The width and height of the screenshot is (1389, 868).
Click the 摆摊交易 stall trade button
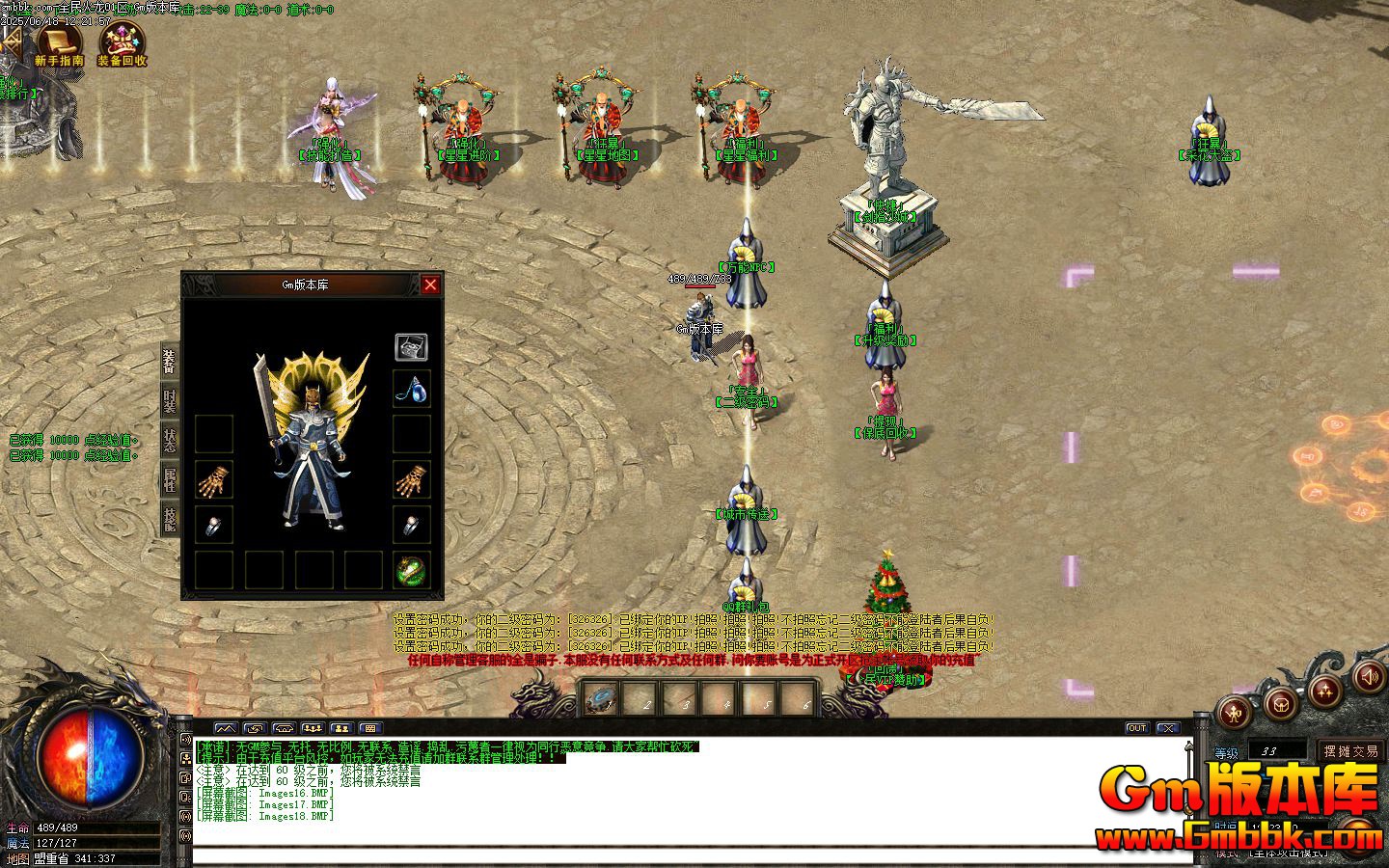tap(1352, 751)
